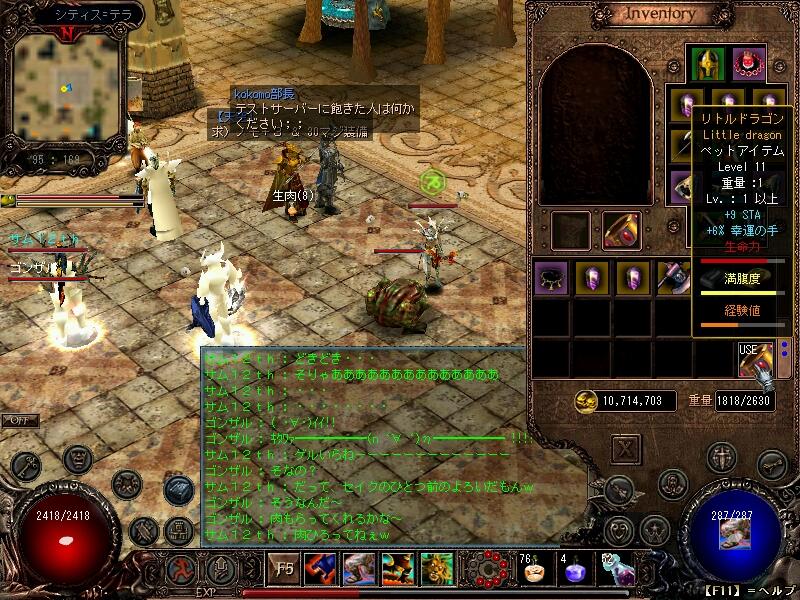Viewport: 800px width, 600px height.
Task: Click the gold coin icon
Action: (586, 401)
